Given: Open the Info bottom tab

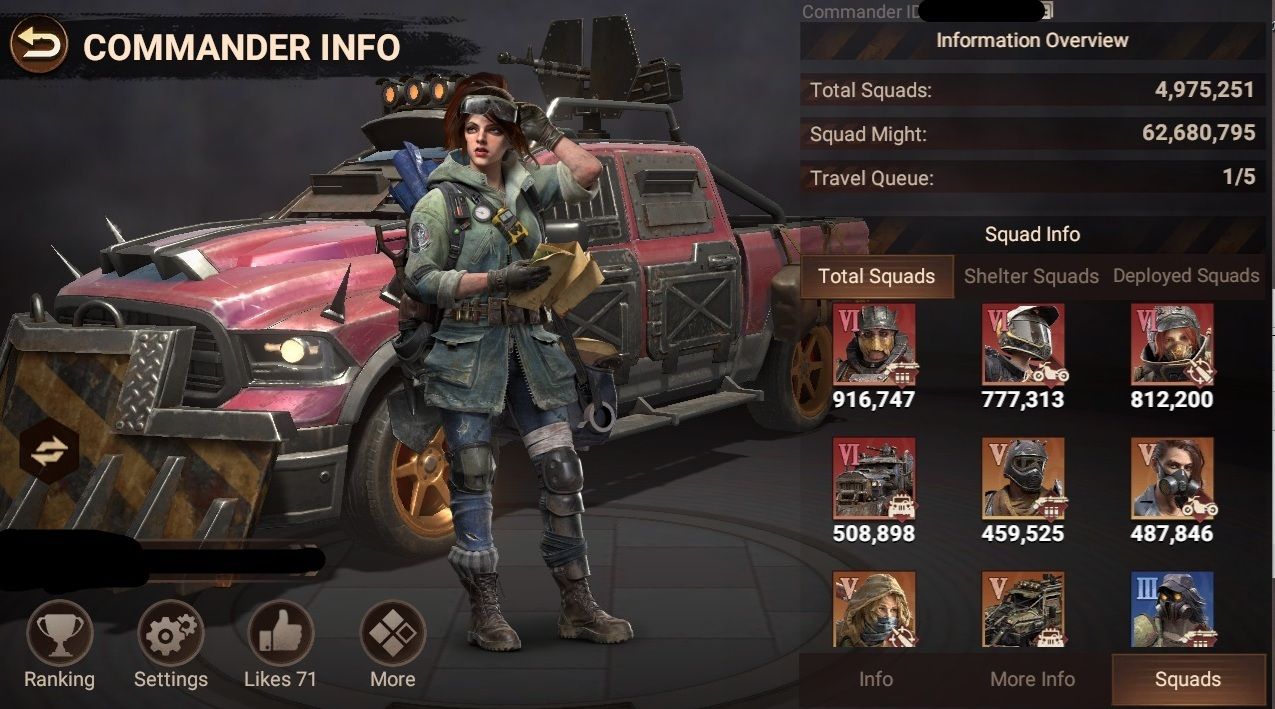Looking at the screenshot, I should 876,679.
